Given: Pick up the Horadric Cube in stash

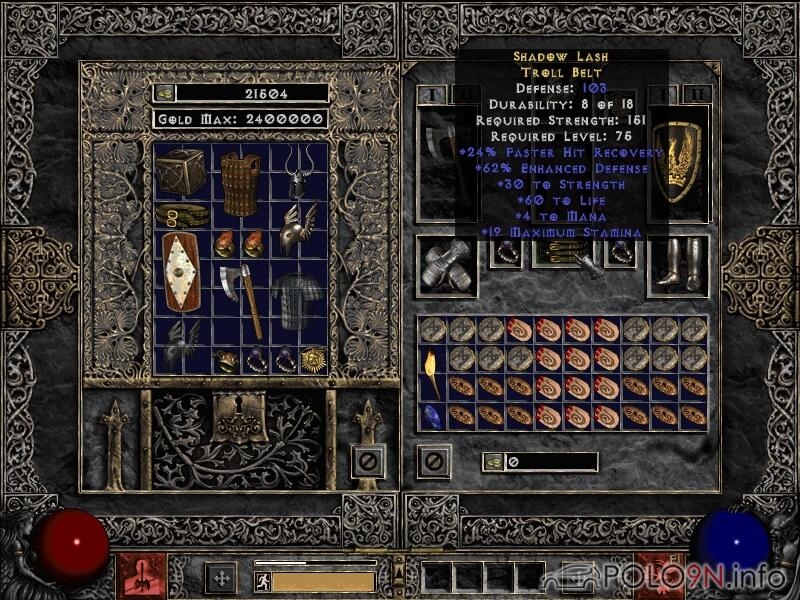Looking at the screenshot, I should (181, 173).
